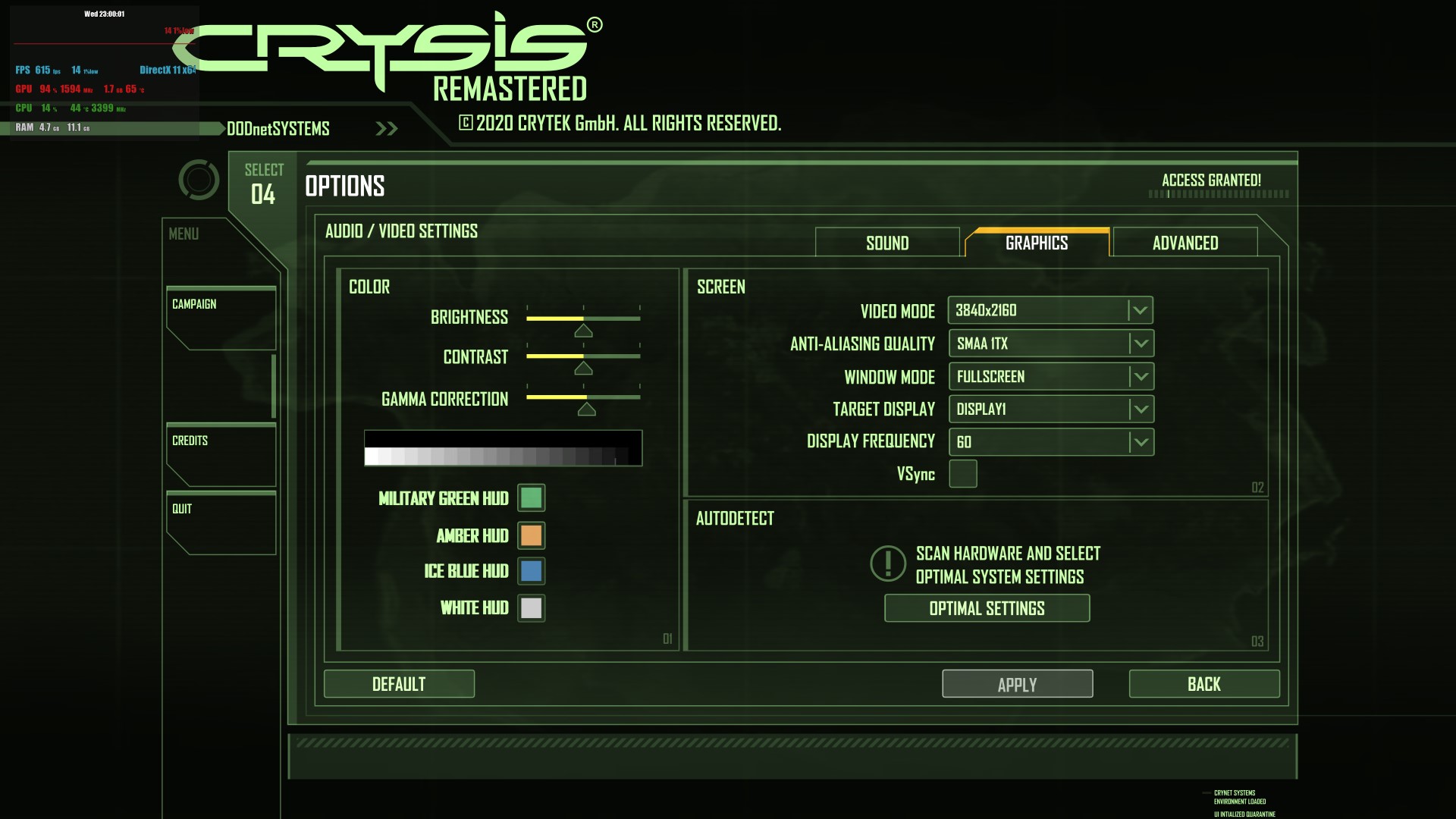The image size is (1456, 819).
Task: Change the Window Mode dropdown
Action: (x=1051, y=377)
